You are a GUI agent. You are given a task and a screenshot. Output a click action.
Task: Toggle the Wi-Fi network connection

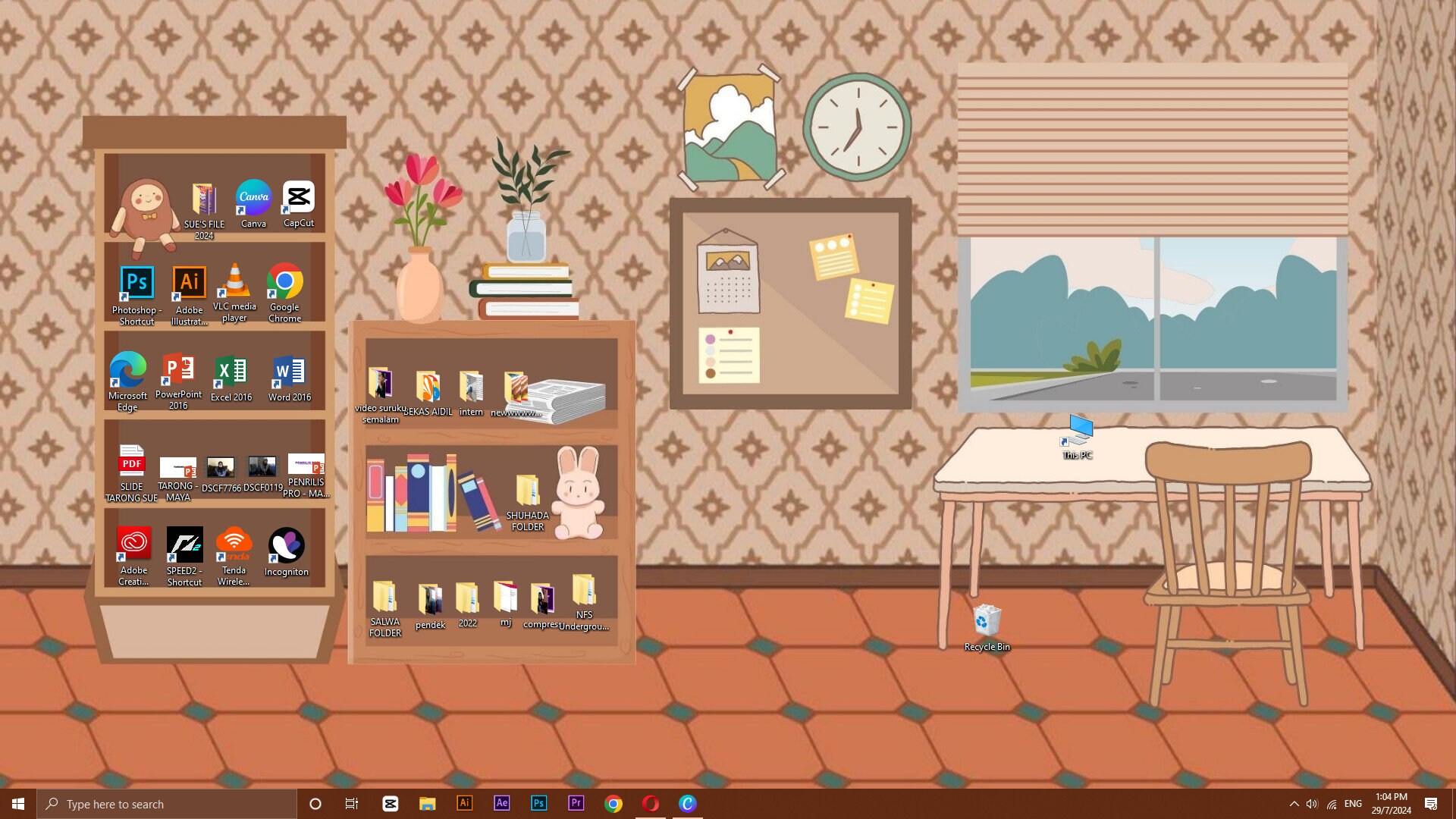pos(1332,803)
